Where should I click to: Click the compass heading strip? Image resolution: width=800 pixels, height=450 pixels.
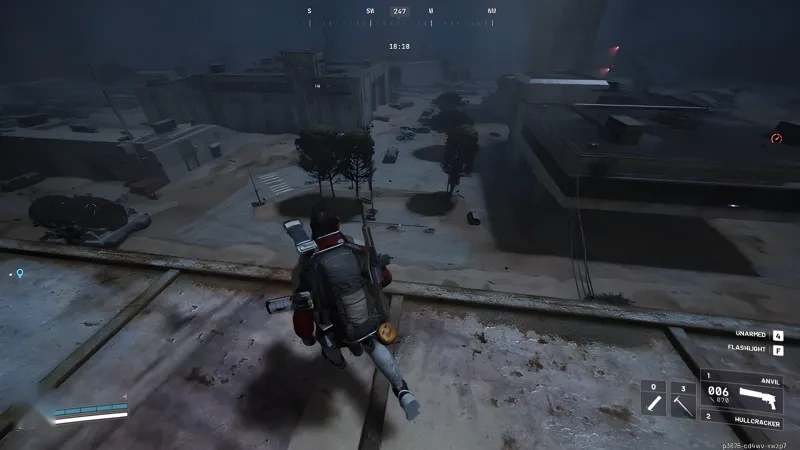click(400, 12)
